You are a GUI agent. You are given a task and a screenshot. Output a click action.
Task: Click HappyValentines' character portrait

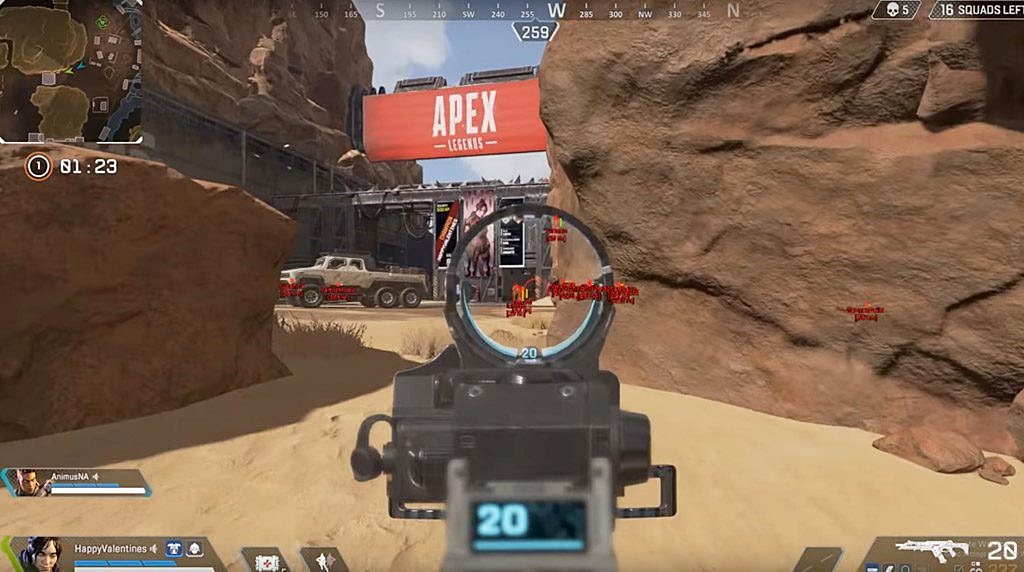click(43, 554)
